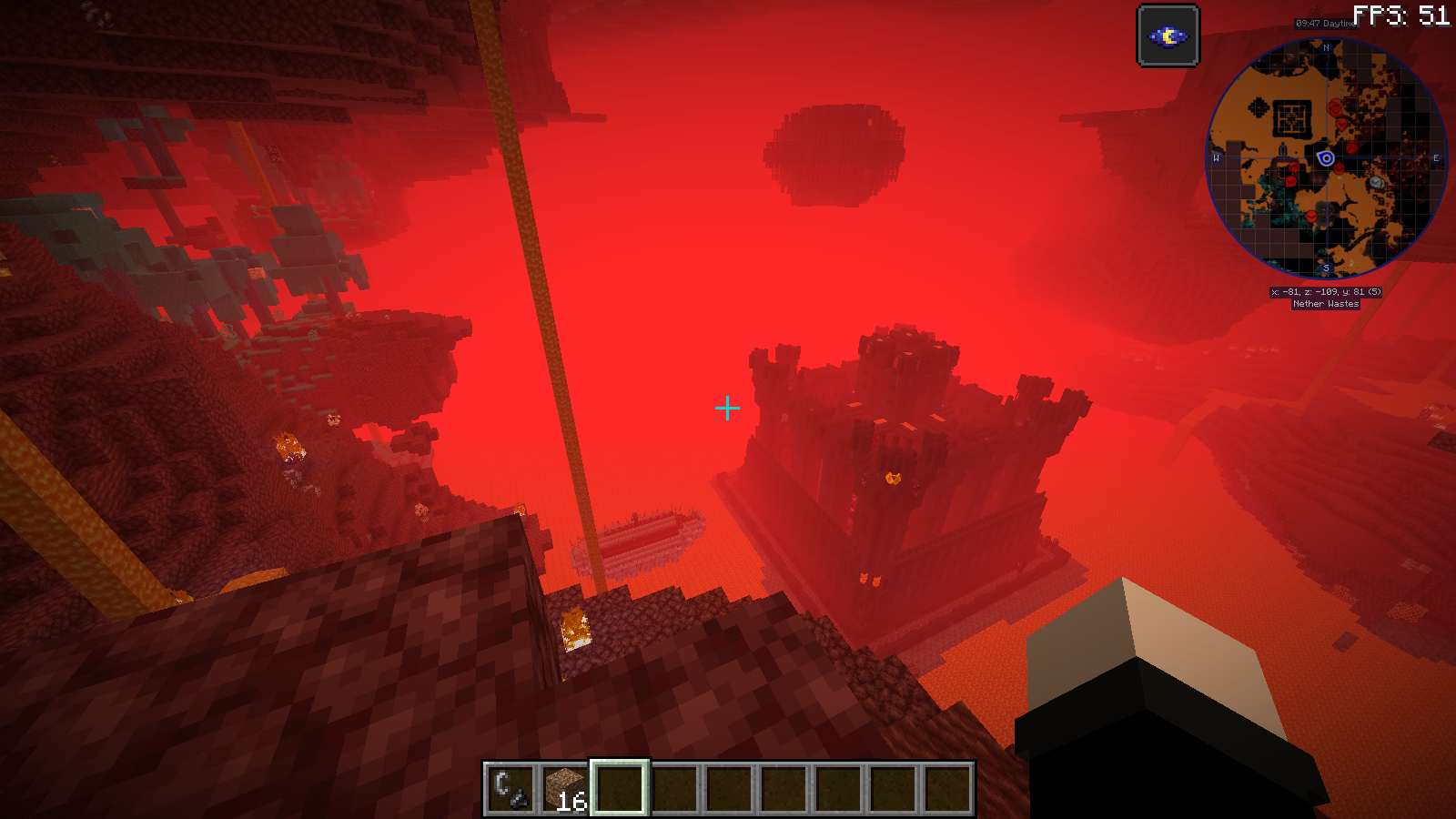Click the cyan crosshair at screen center
This screenshot has width=1456, height=819.
(x=727, y=409)
